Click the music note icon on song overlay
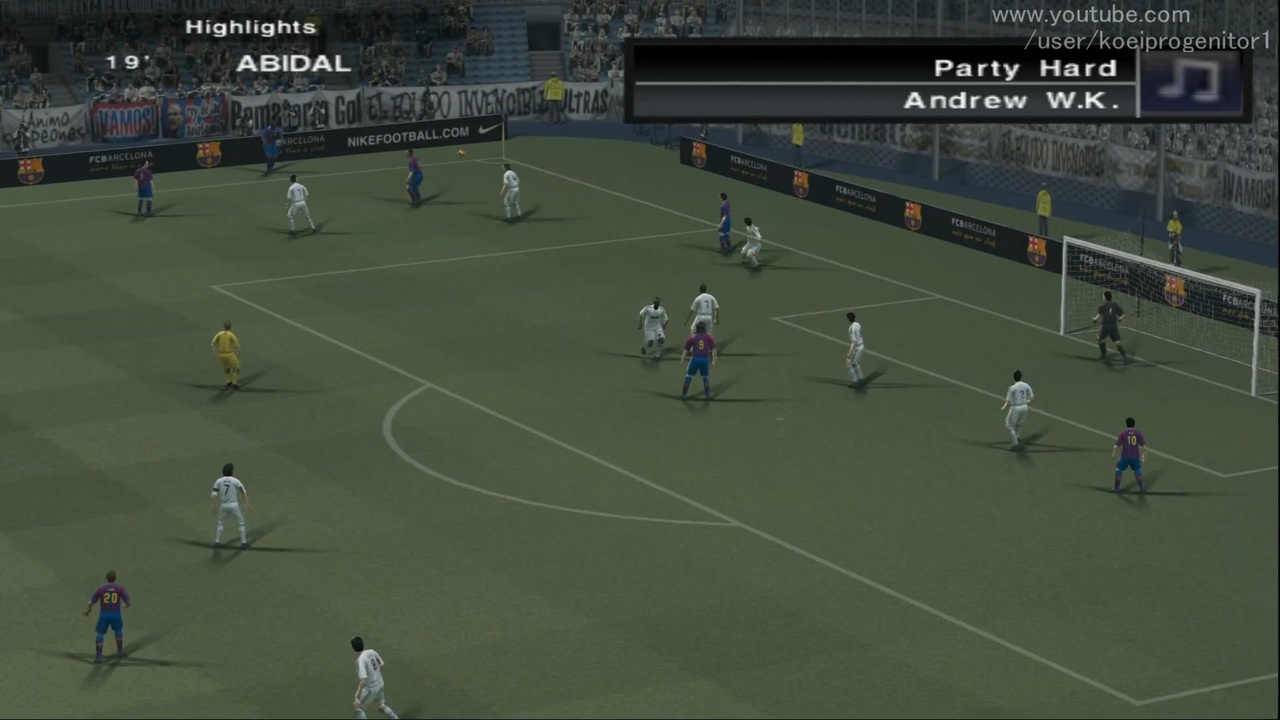This screenshot has height=720, width=1280. click(x=1190, y=82)
